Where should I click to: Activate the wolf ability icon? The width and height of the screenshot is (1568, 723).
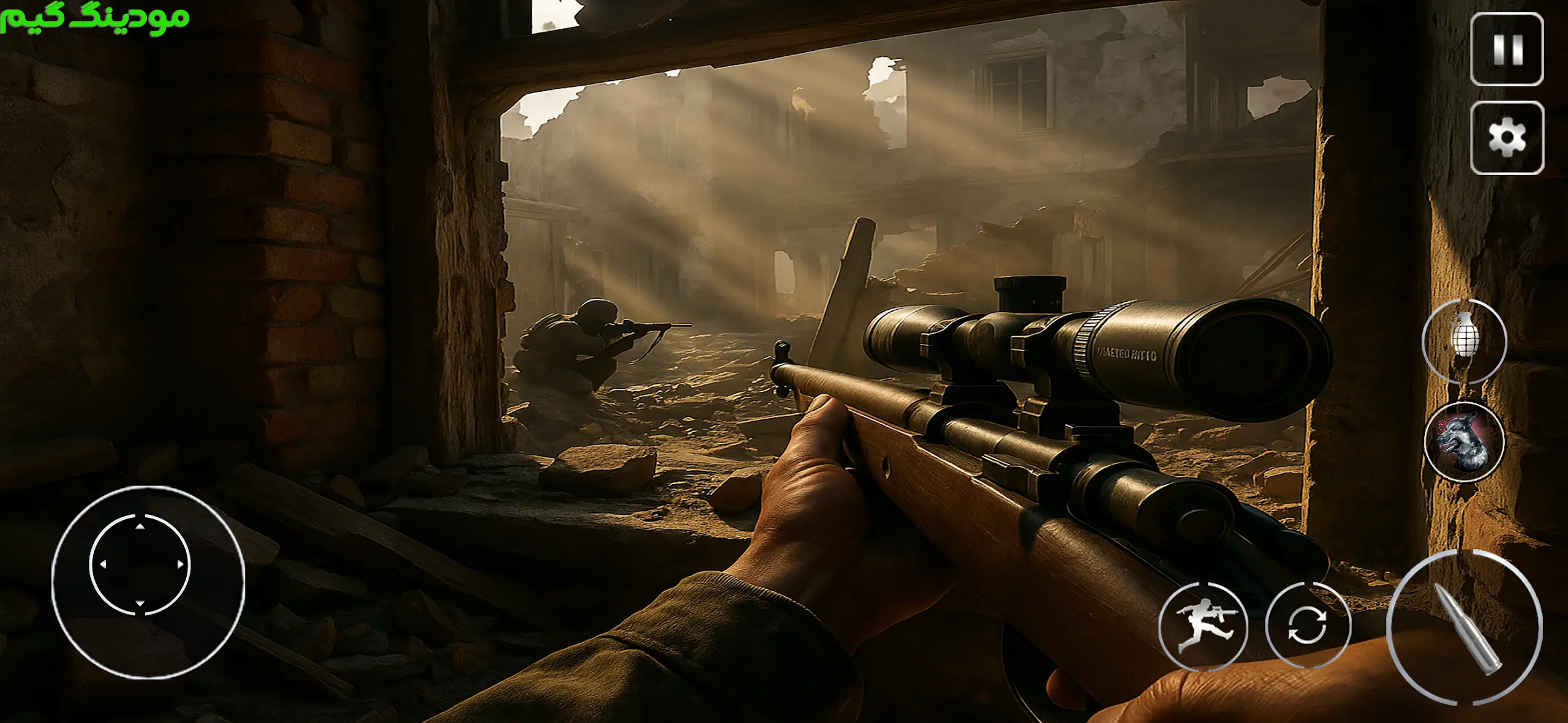(1464, 441)
